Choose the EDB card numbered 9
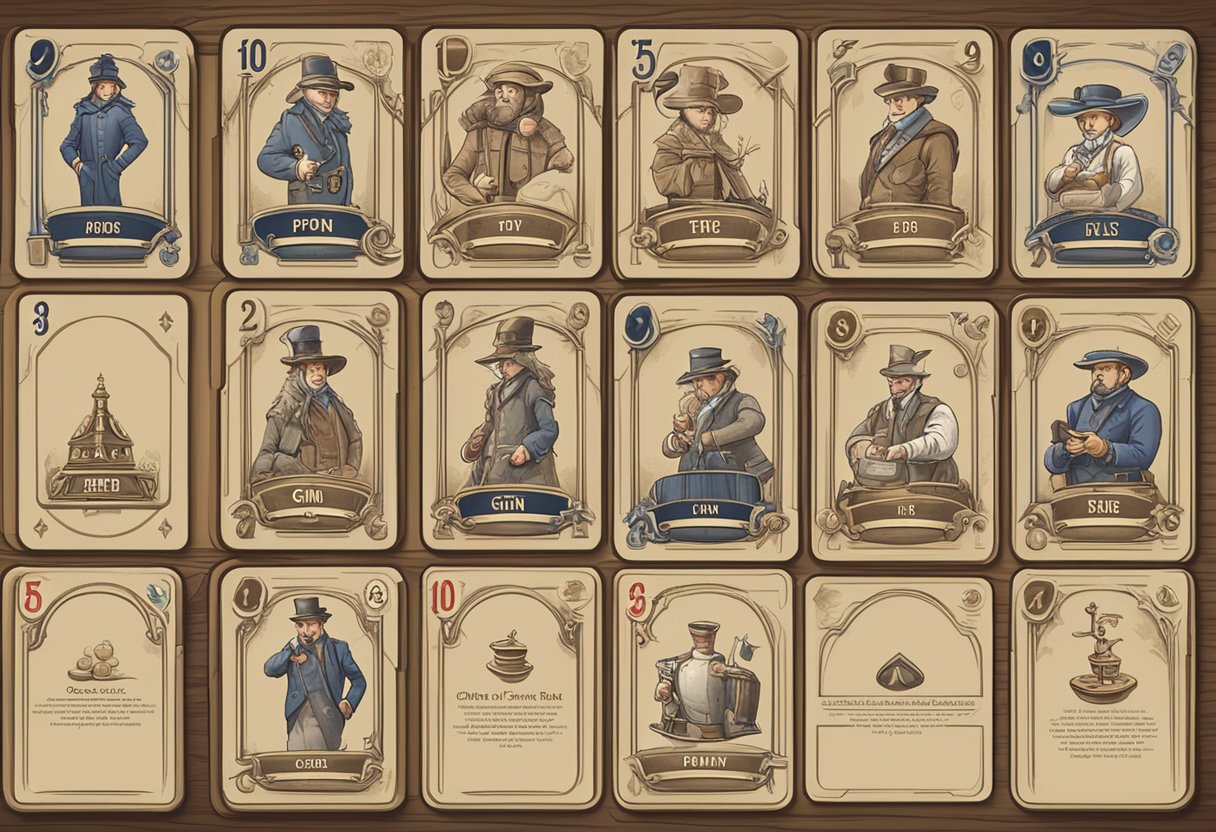1216x832 pixels. click(x=904, y=152)
